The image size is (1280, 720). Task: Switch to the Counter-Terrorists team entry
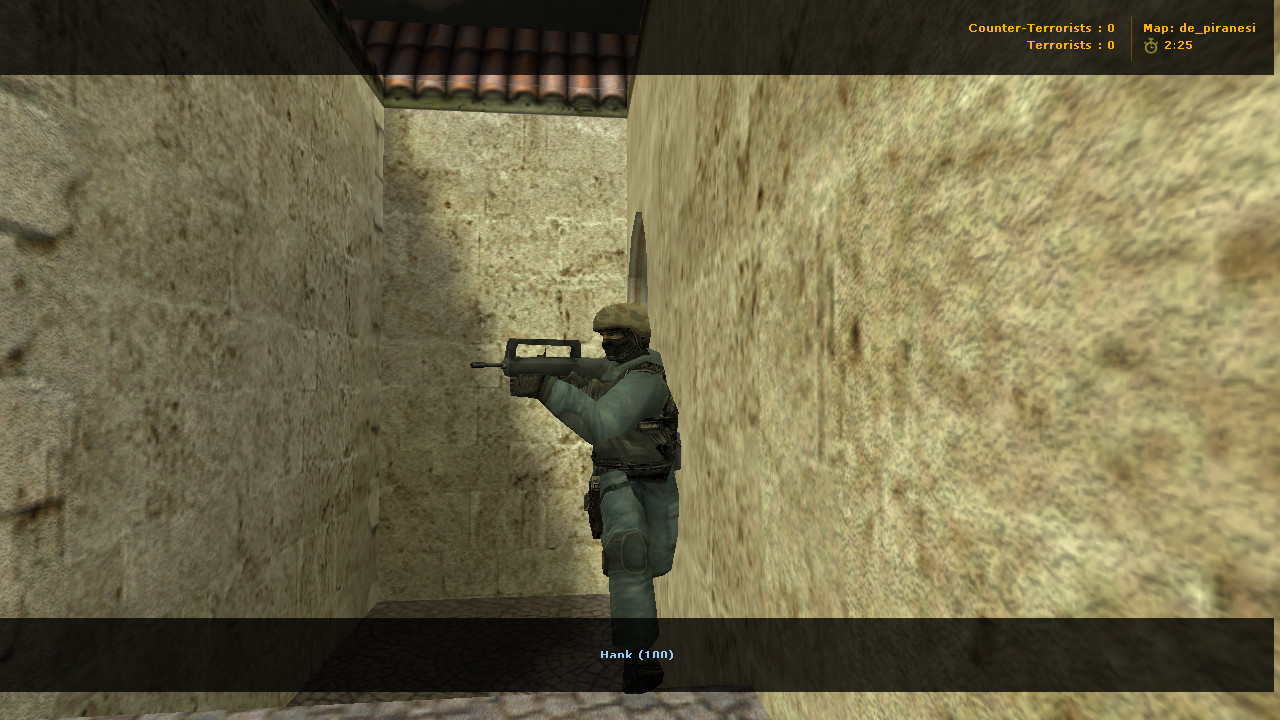click(x=1040, y=27)
